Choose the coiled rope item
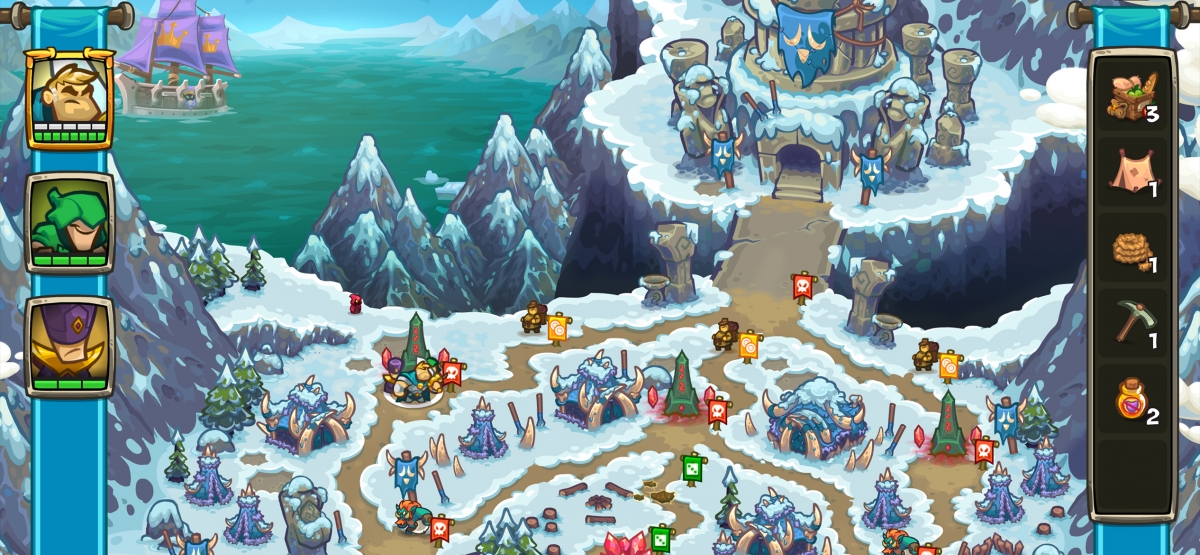The image size is (1200, 555). click(1132, 251)
